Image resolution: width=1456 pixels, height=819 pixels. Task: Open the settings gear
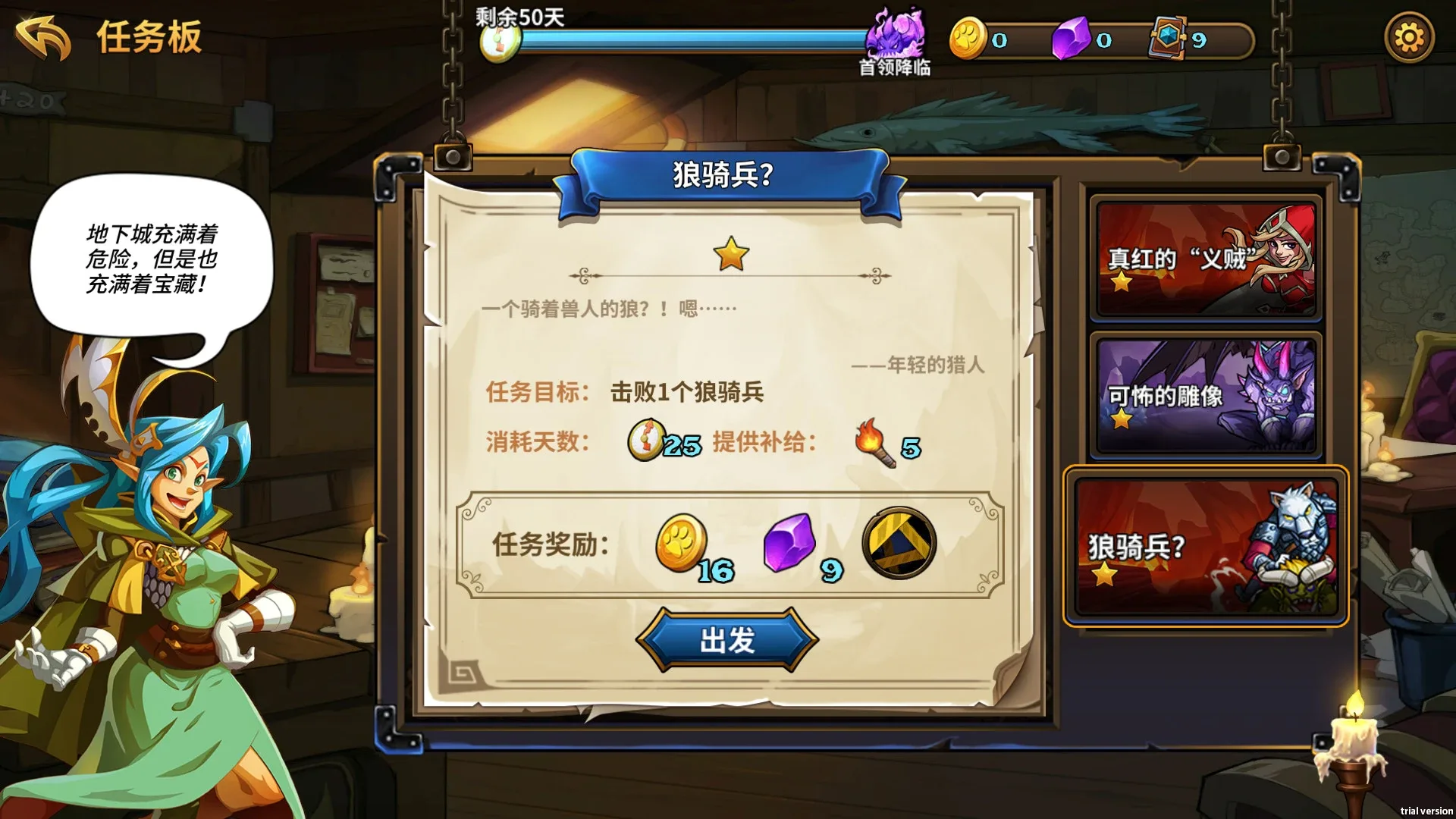(x=1409, y=36)
